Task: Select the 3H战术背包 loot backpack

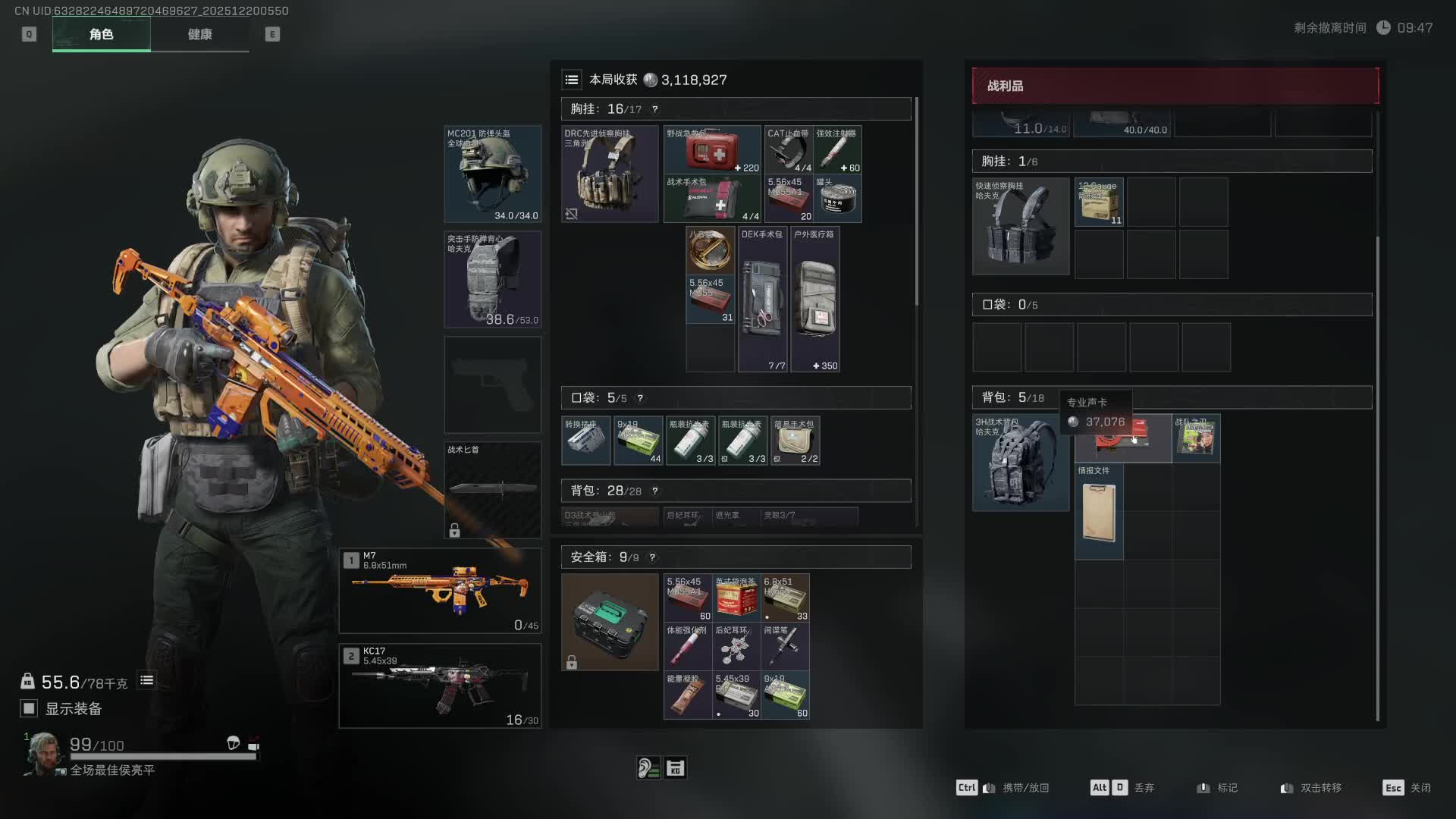Action: (x=1020, y=462)
